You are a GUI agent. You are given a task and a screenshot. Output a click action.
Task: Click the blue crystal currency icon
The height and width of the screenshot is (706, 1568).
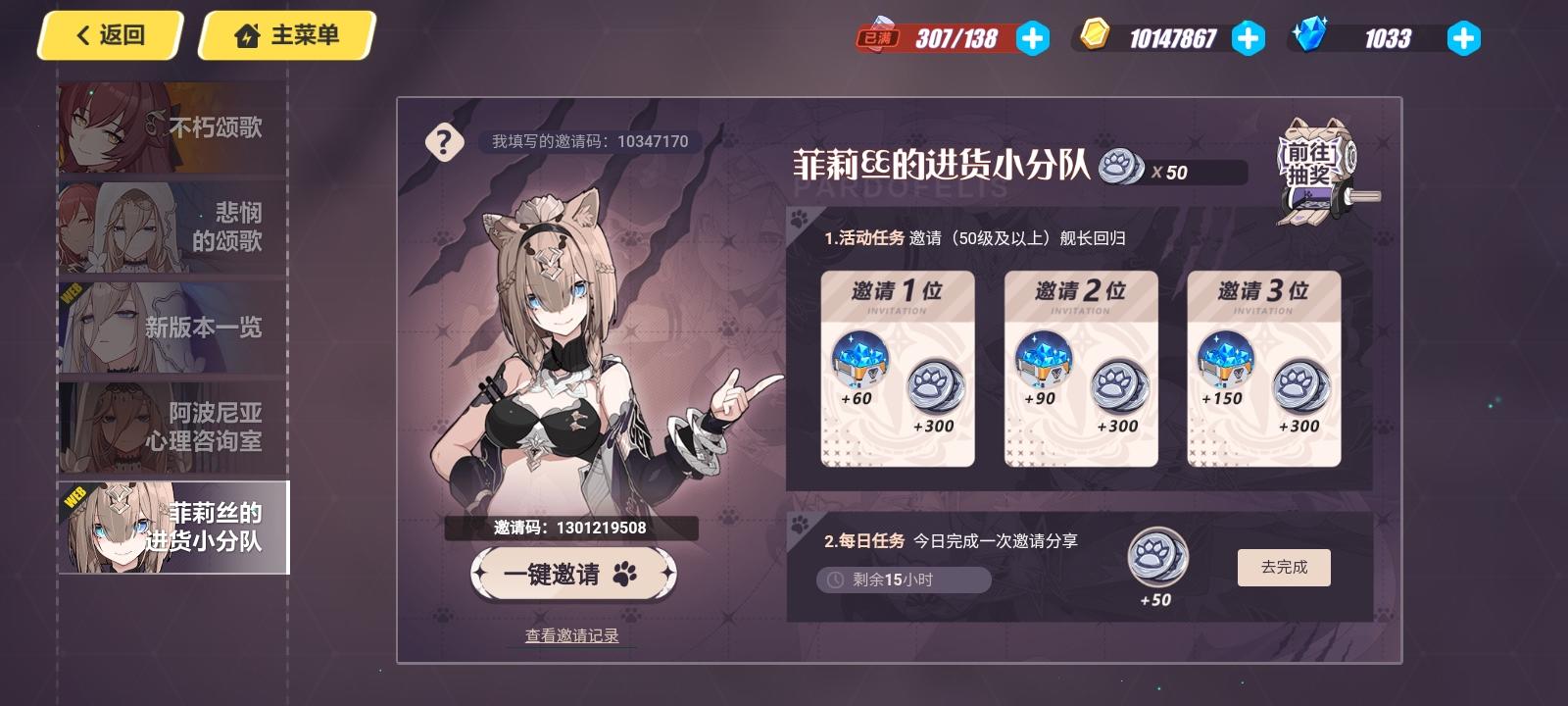1313,36
